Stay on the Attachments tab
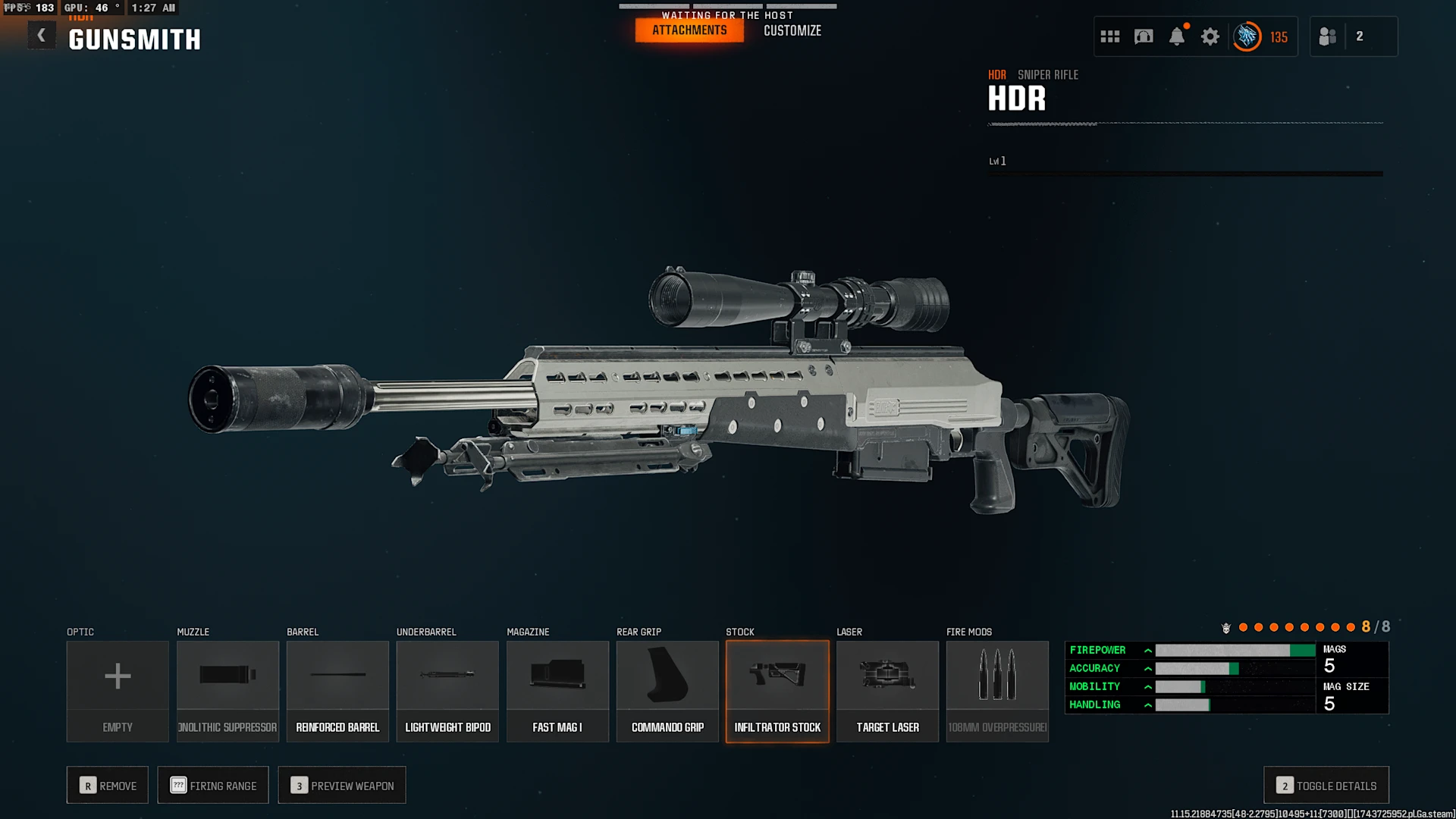 coord(689,30)
